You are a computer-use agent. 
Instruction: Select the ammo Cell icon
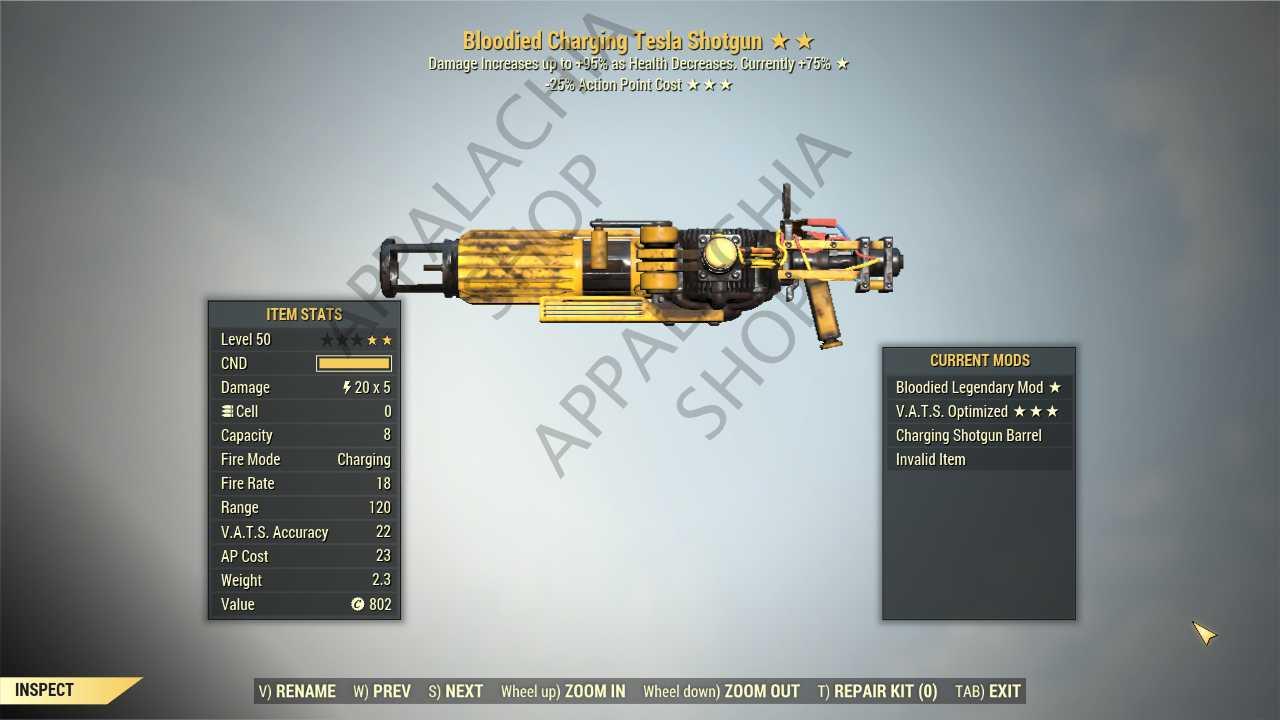tap(229, 411)
